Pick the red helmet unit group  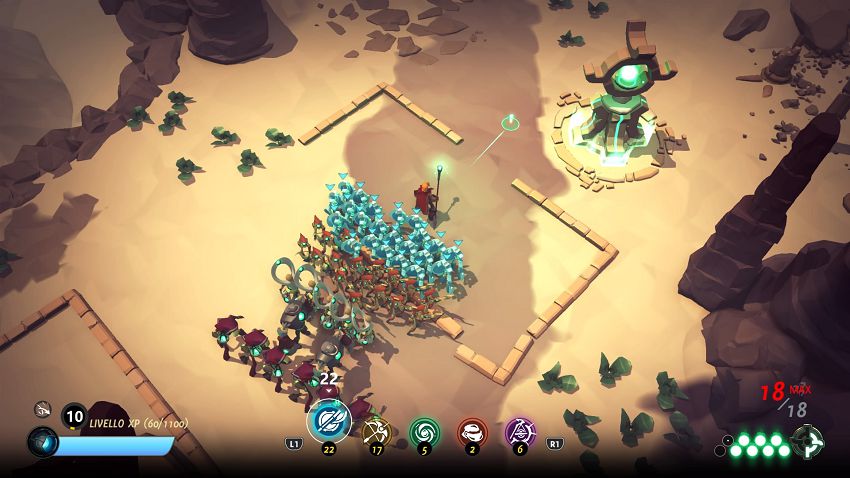click(472, 431)
